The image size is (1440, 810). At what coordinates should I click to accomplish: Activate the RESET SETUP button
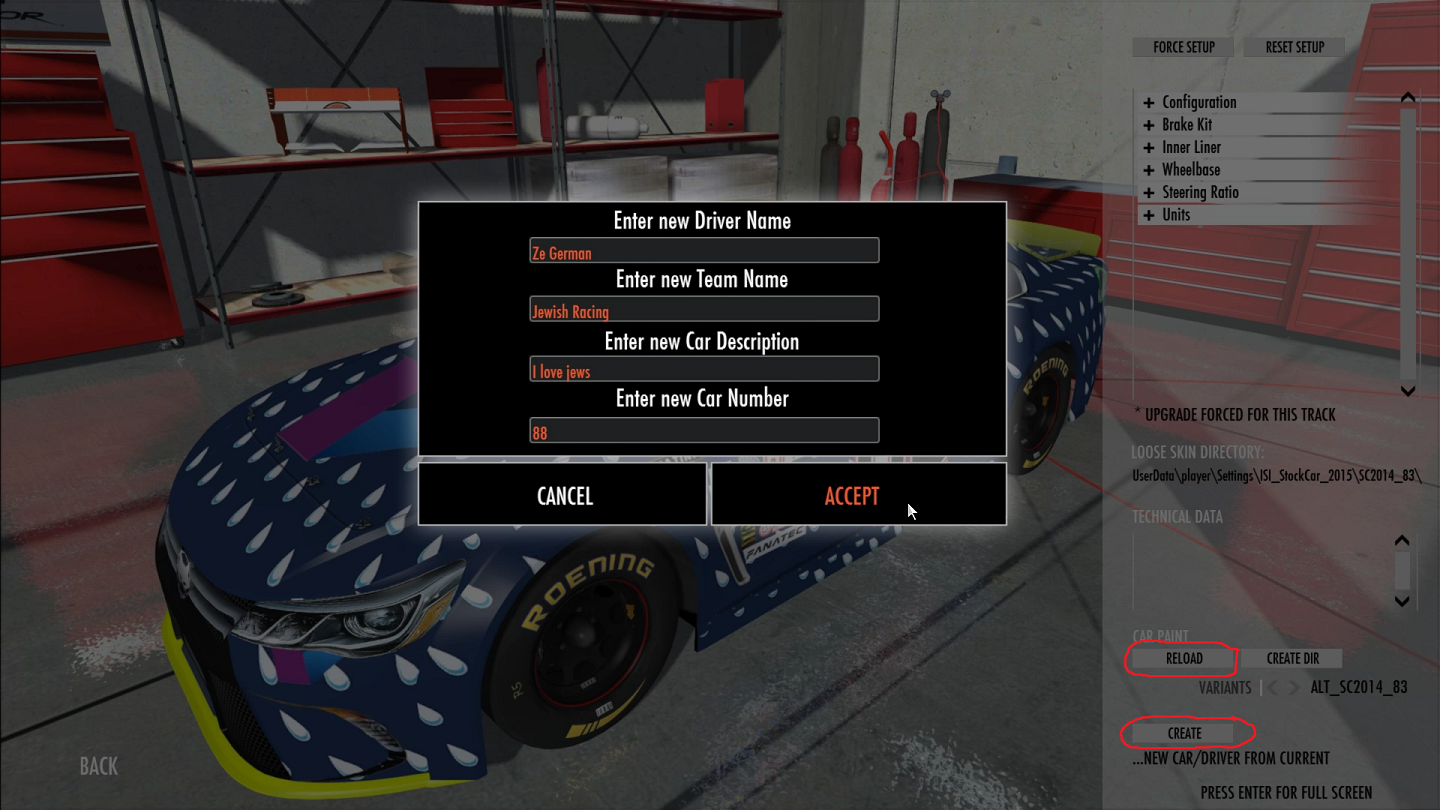[1294, 47]
